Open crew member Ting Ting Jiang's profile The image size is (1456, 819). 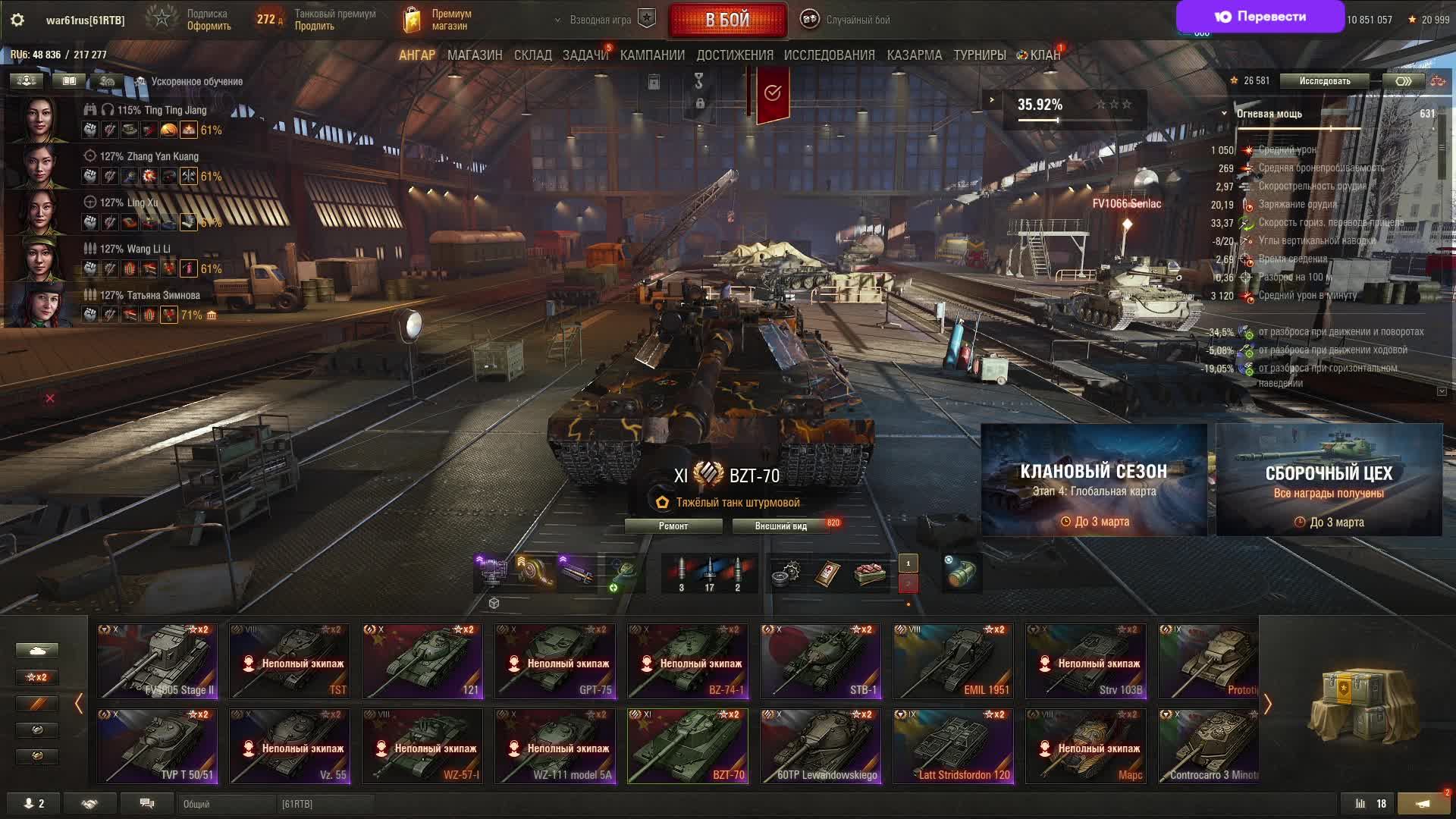pos(36,120)
